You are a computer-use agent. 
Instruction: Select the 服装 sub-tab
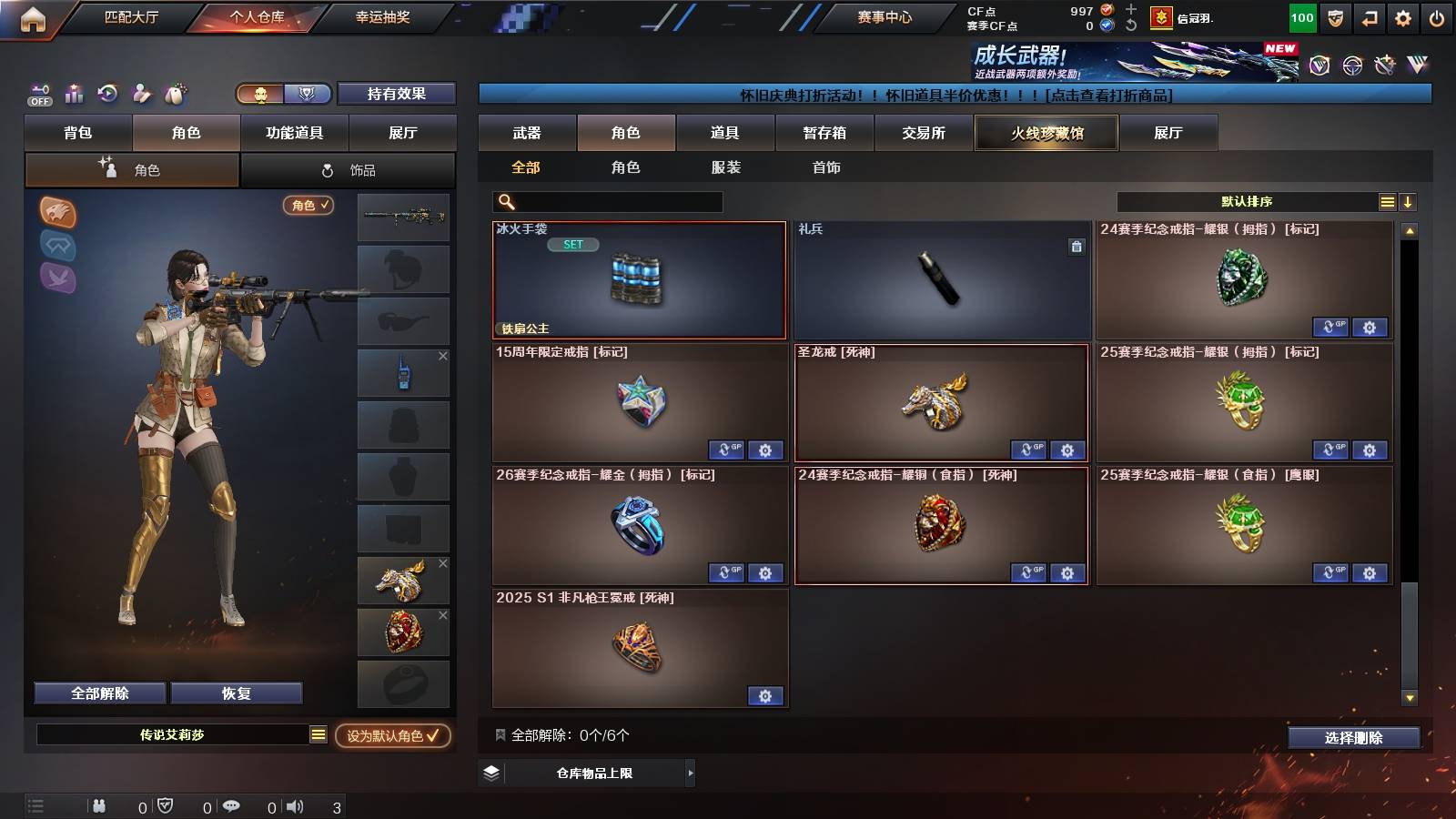pos(724,167)
